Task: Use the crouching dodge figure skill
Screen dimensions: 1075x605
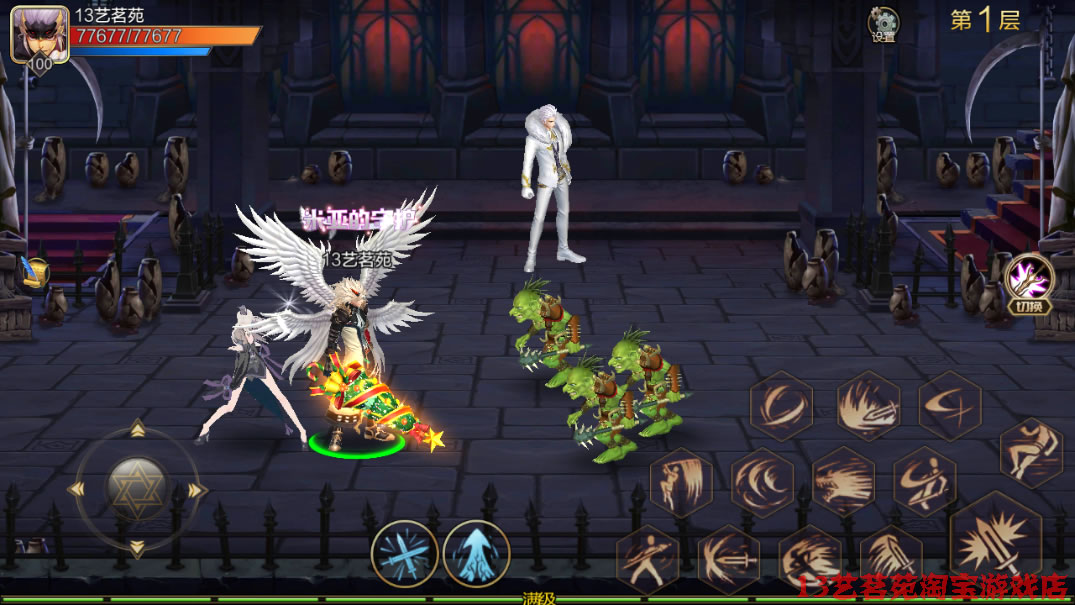Action: click(1030, 452)
